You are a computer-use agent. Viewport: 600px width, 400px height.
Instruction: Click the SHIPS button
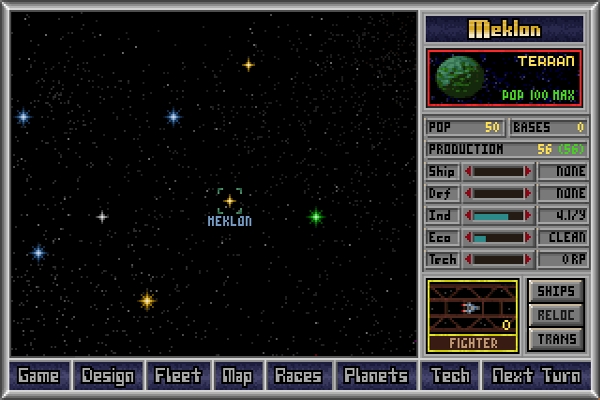(x=555, y=292)
